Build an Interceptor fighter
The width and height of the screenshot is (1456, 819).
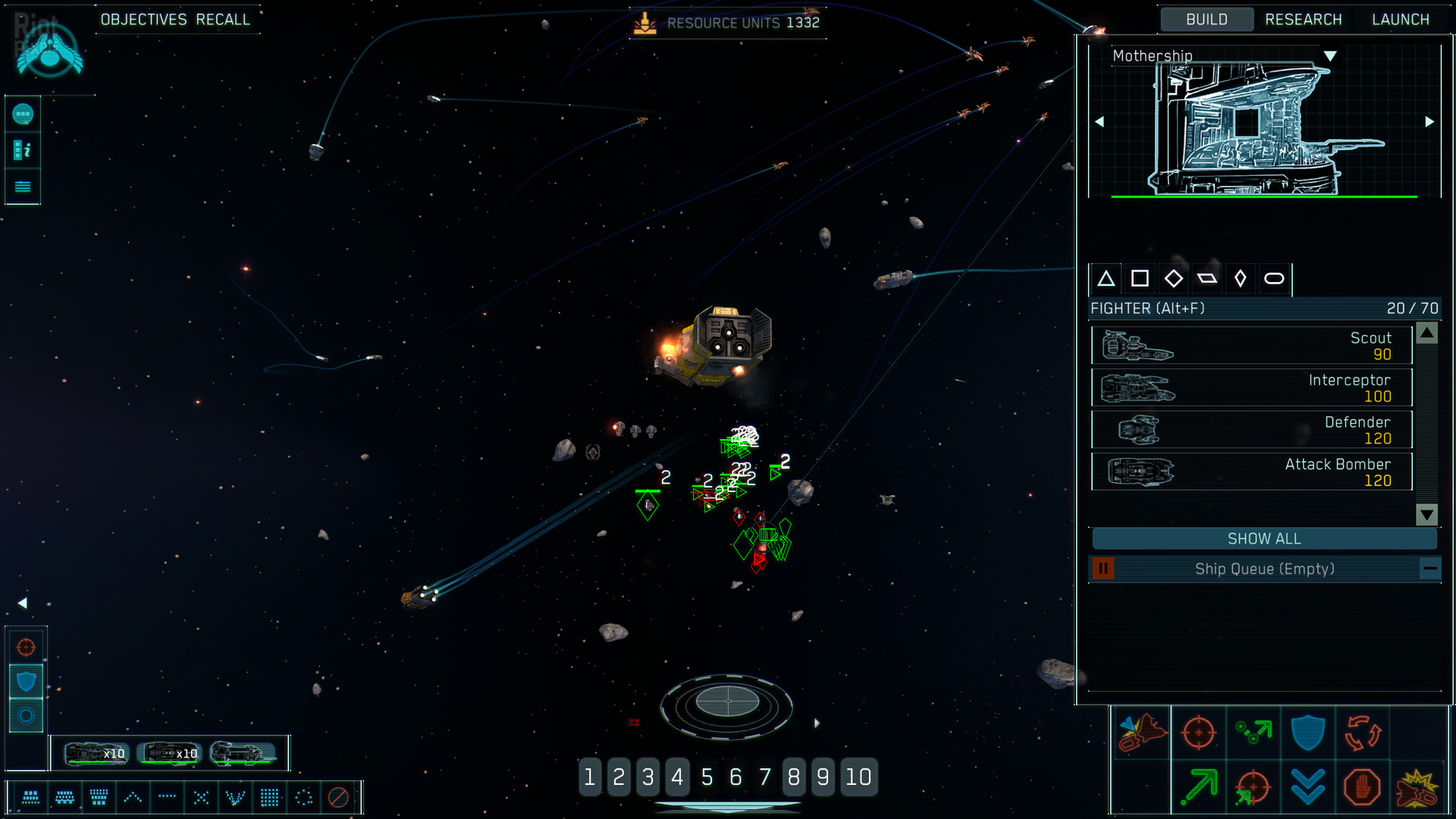pos(1251,388)
